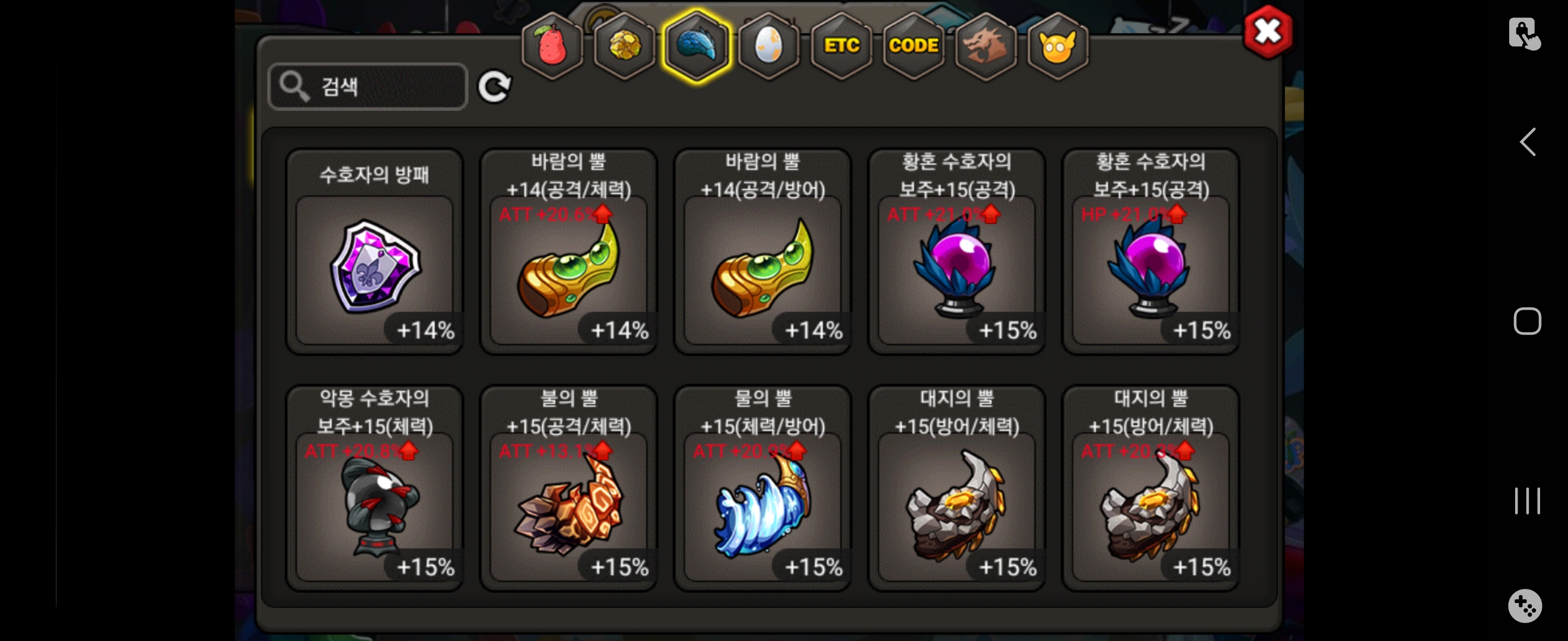This screenshot has width=1568, height=641.
Task: Open the gold nugget tab
Action: click(x=624, y=46)
